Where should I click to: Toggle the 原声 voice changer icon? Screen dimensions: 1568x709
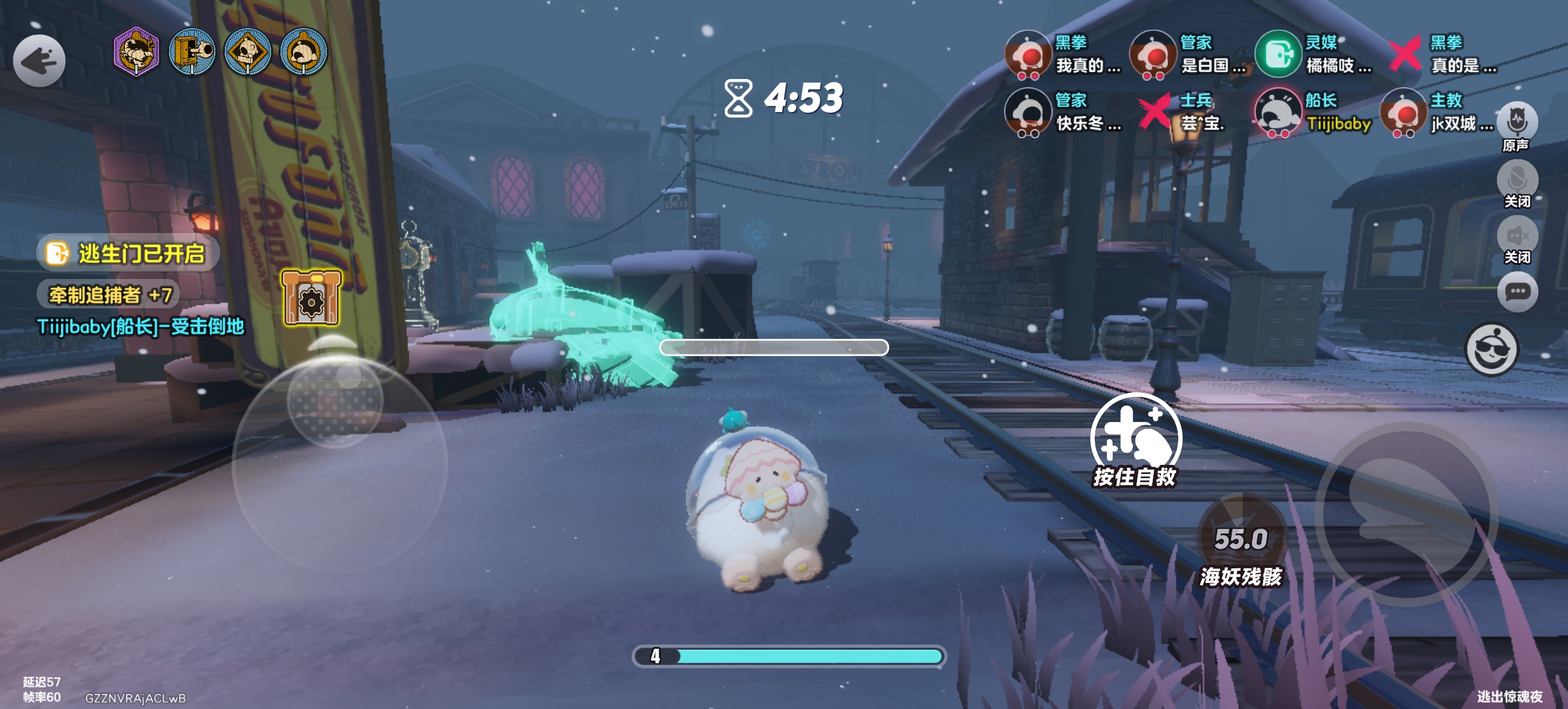pos(1517,121)
